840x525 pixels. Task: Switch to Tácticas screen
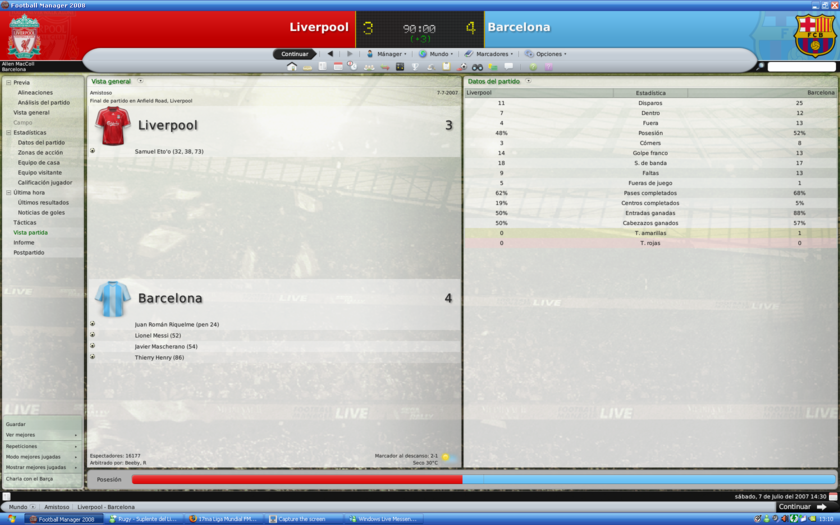24,223
